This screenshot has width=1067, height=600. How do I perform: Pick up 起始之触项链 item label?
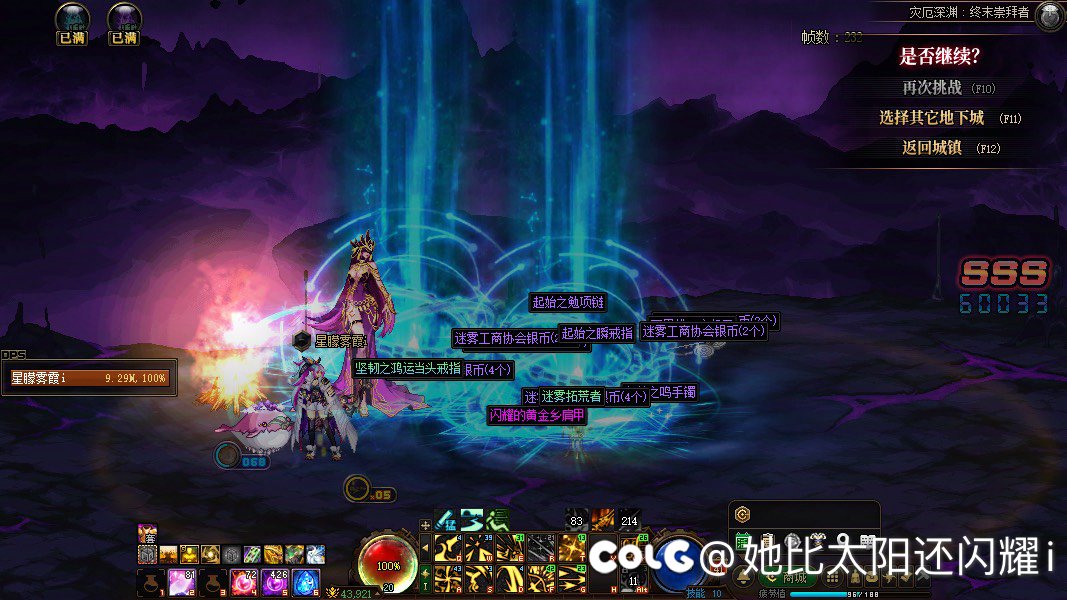[x=568, y=302]
